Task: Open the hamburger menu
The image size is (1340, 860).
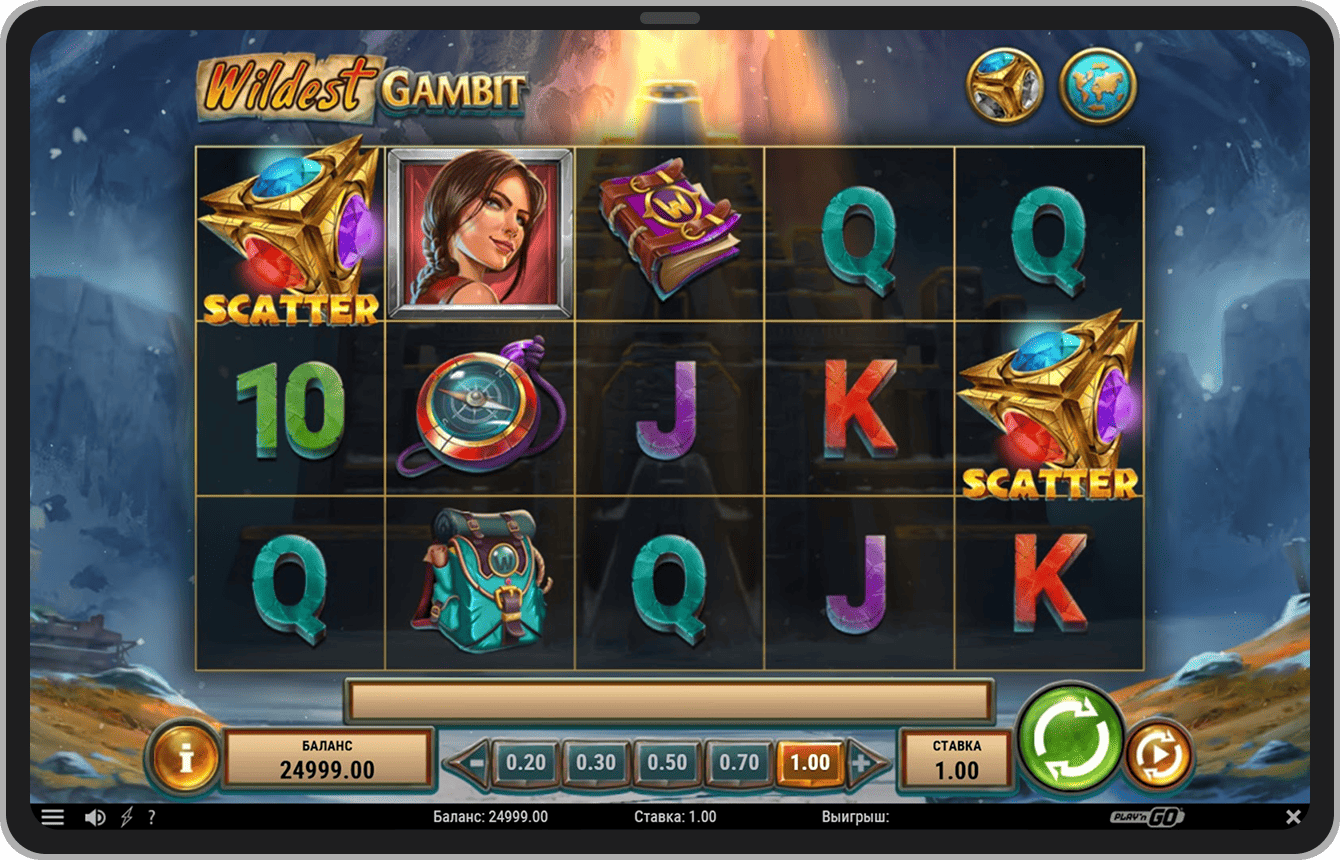Action: (x=53, y=817)
